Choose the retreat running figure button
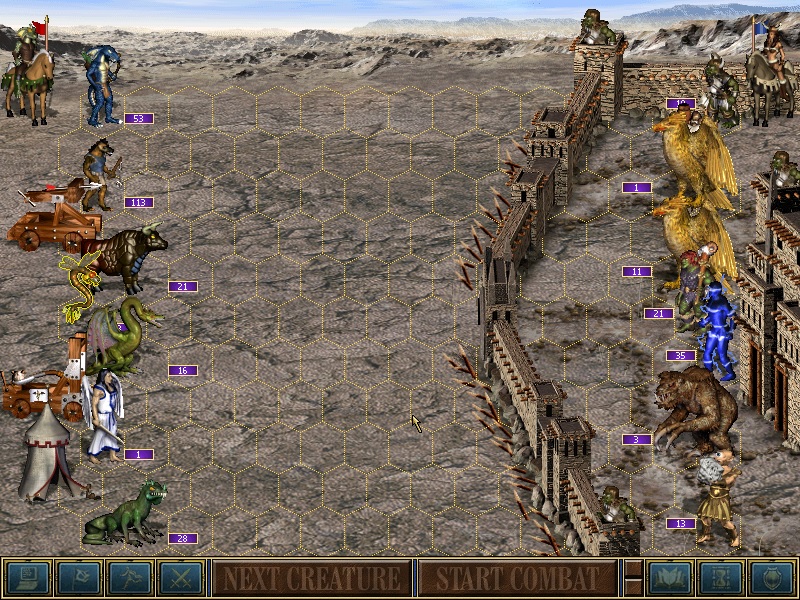Screen dimensions: 800x600 130,577
